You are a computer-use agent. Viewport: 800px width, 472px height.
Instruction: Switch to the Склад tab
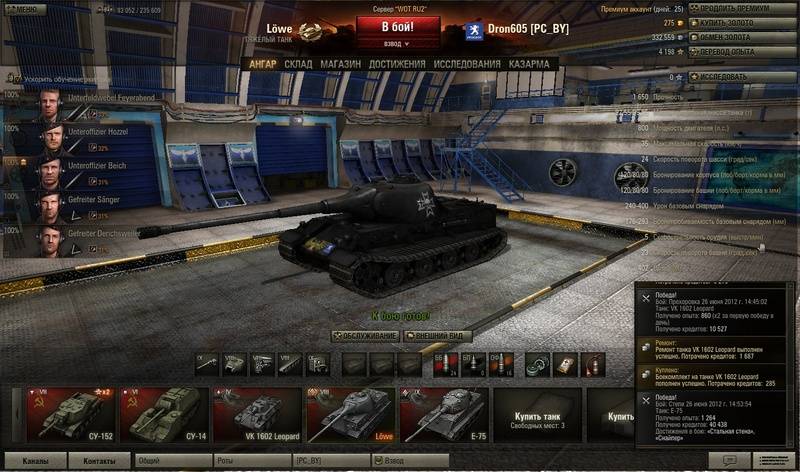(298, 64)
